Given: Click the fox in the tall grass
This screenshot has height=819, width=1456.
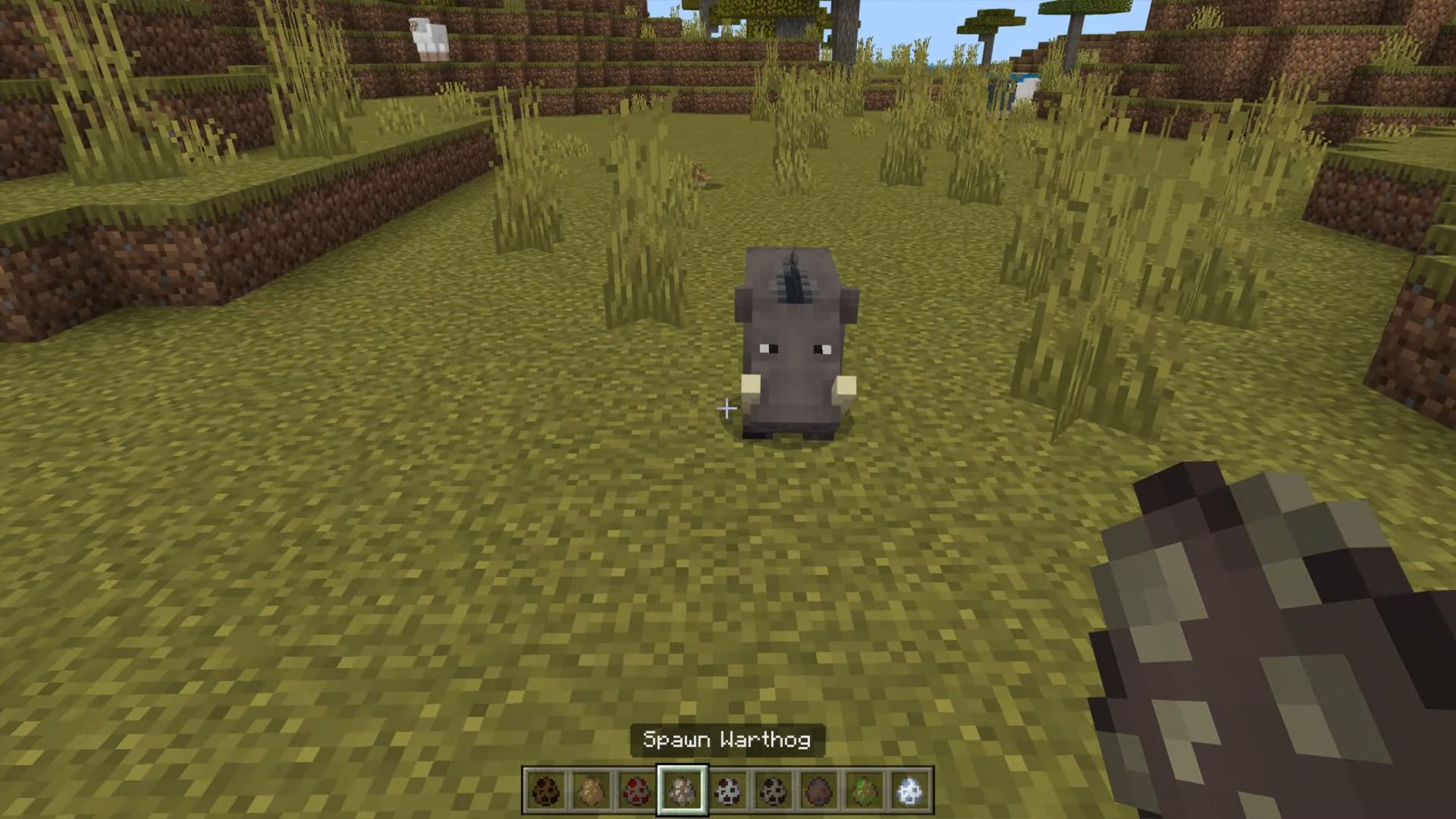Looking at the screenshot, I should click(701, 176).
